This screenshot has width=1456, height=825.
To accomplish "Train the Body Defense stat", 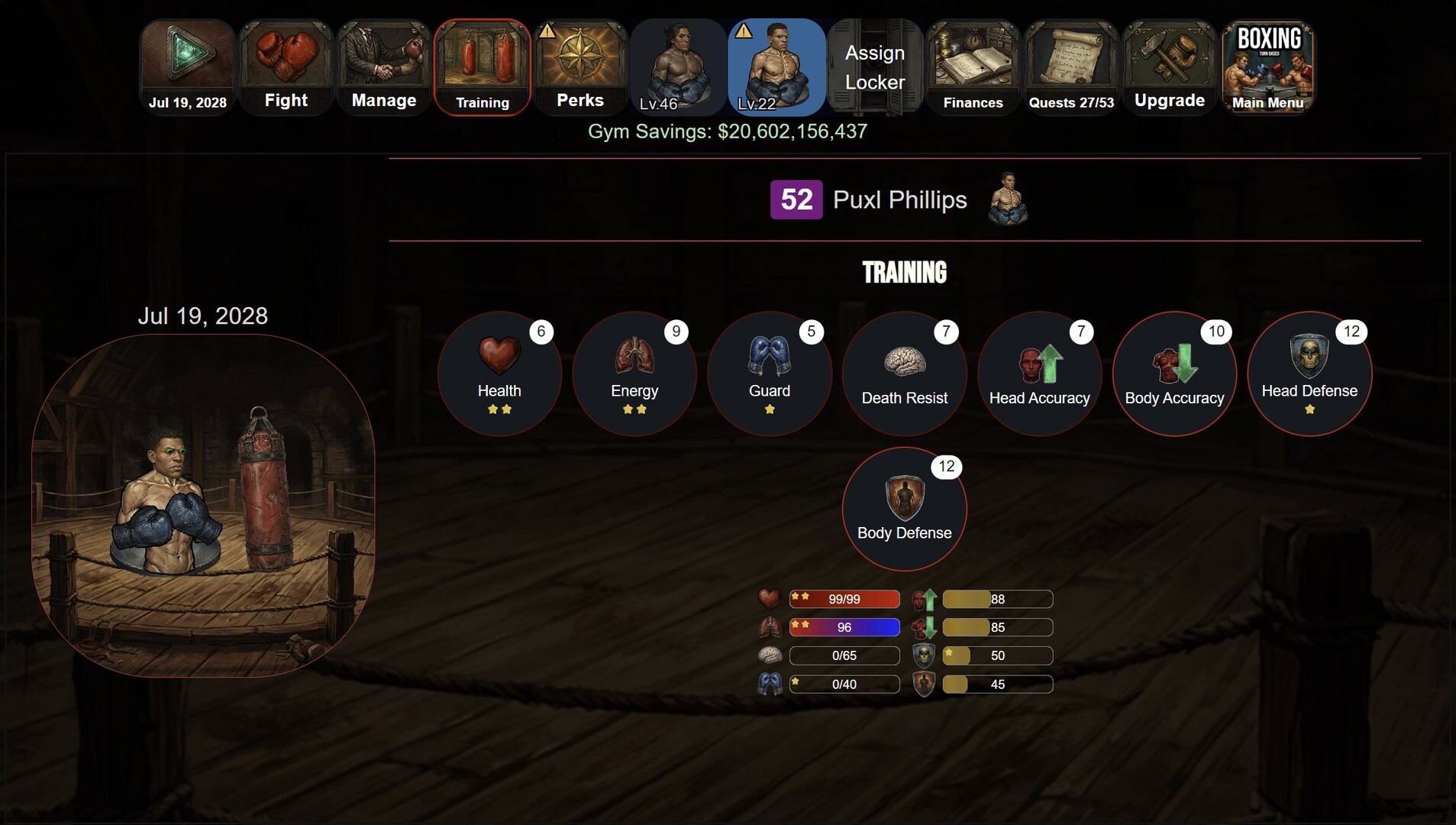I will [x=905, y=509].
